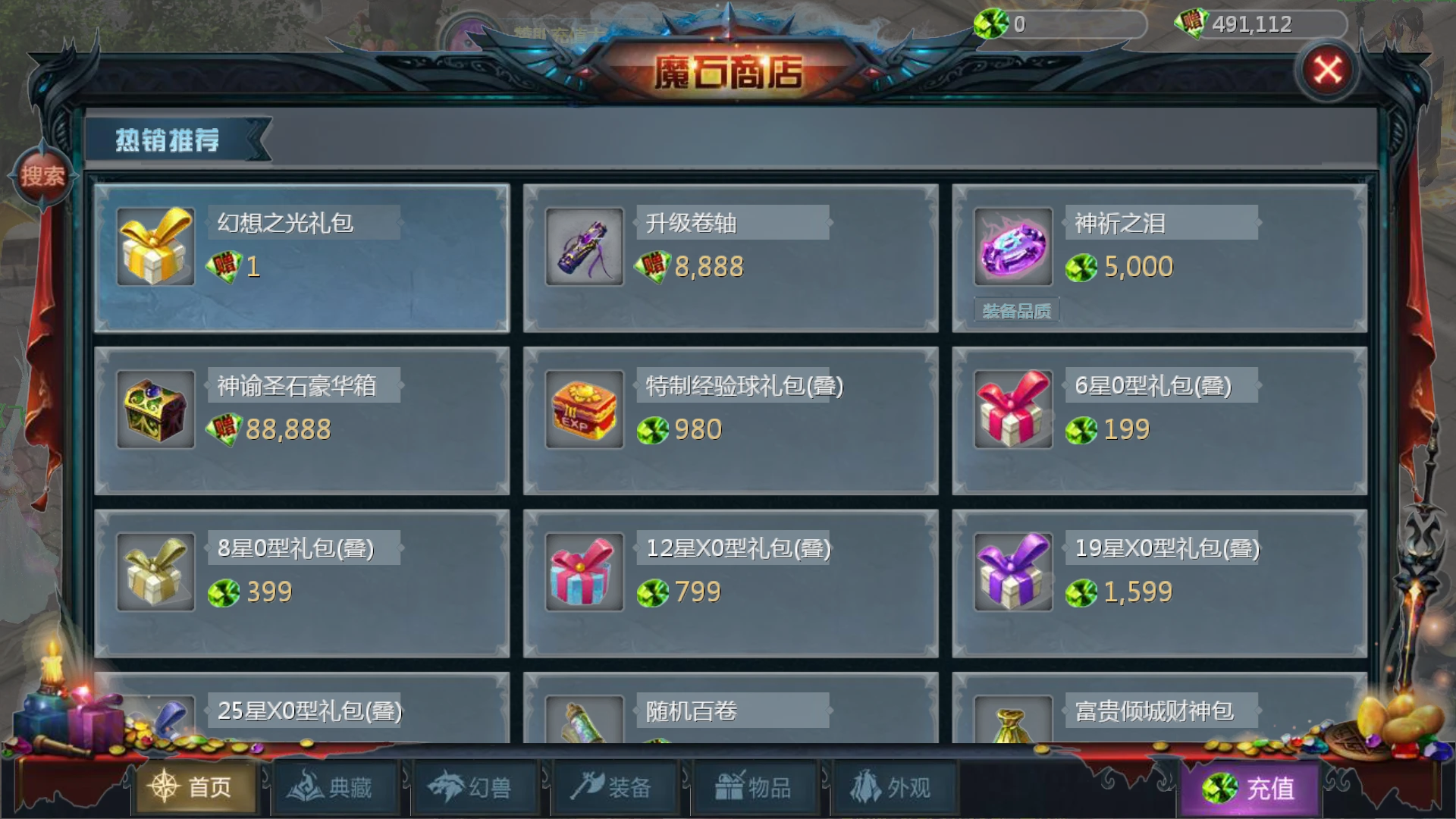Click the 随机百卷 item icon
The width and height of the screenshot is (1456, 819).
[x=584, y=724]
